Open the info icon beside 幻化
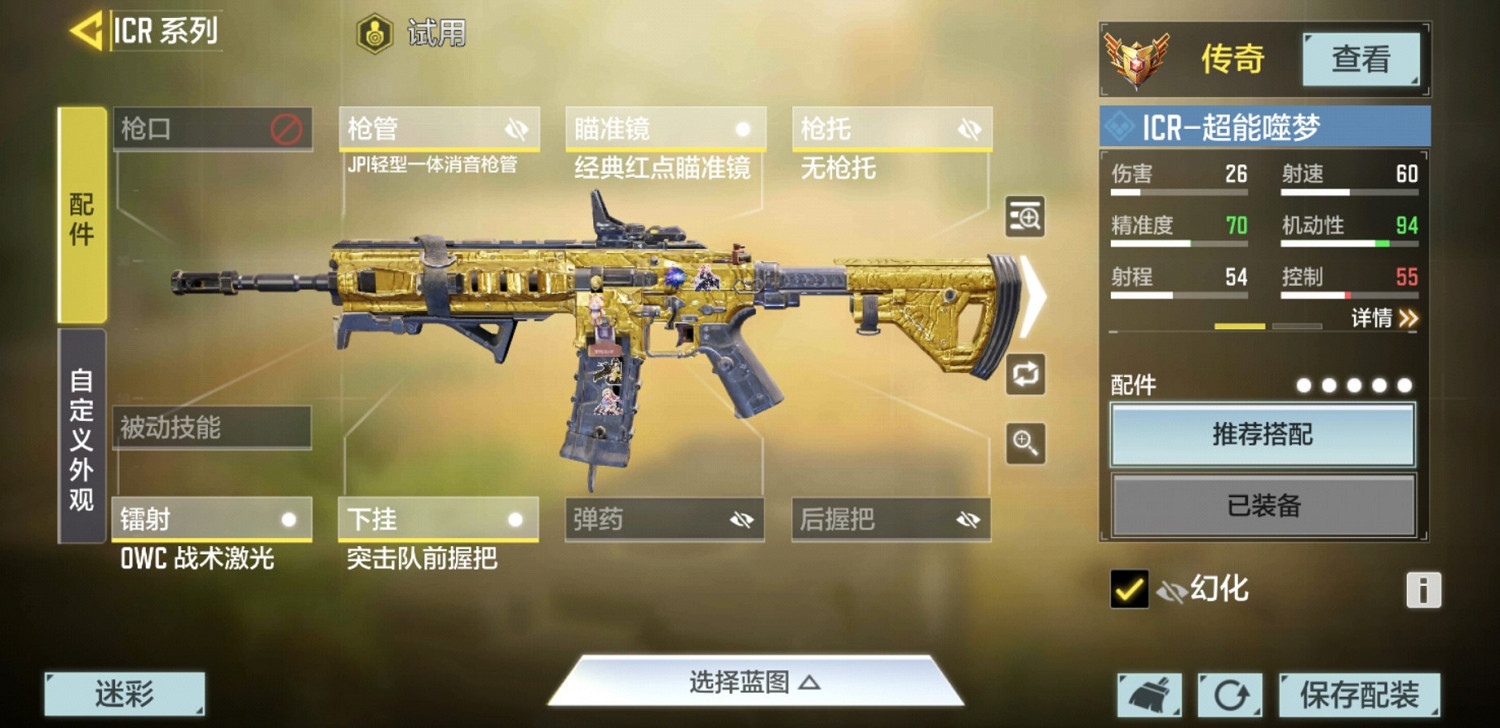 (x=1422, y=591)
